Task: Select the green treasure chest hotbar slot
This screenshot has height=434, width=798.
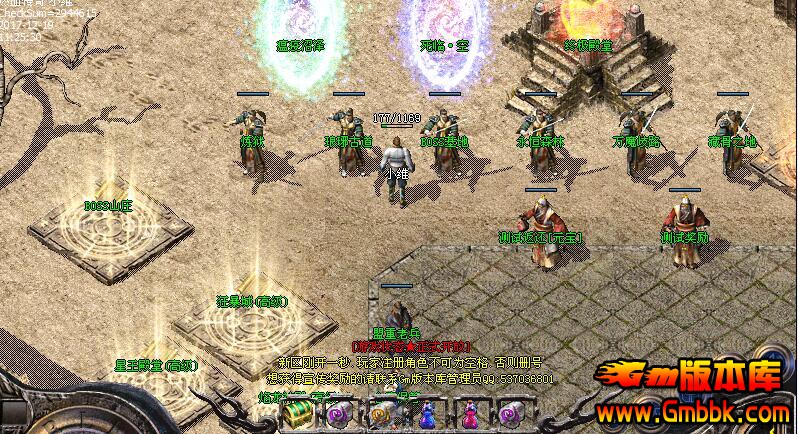Action: coord(296,415)
